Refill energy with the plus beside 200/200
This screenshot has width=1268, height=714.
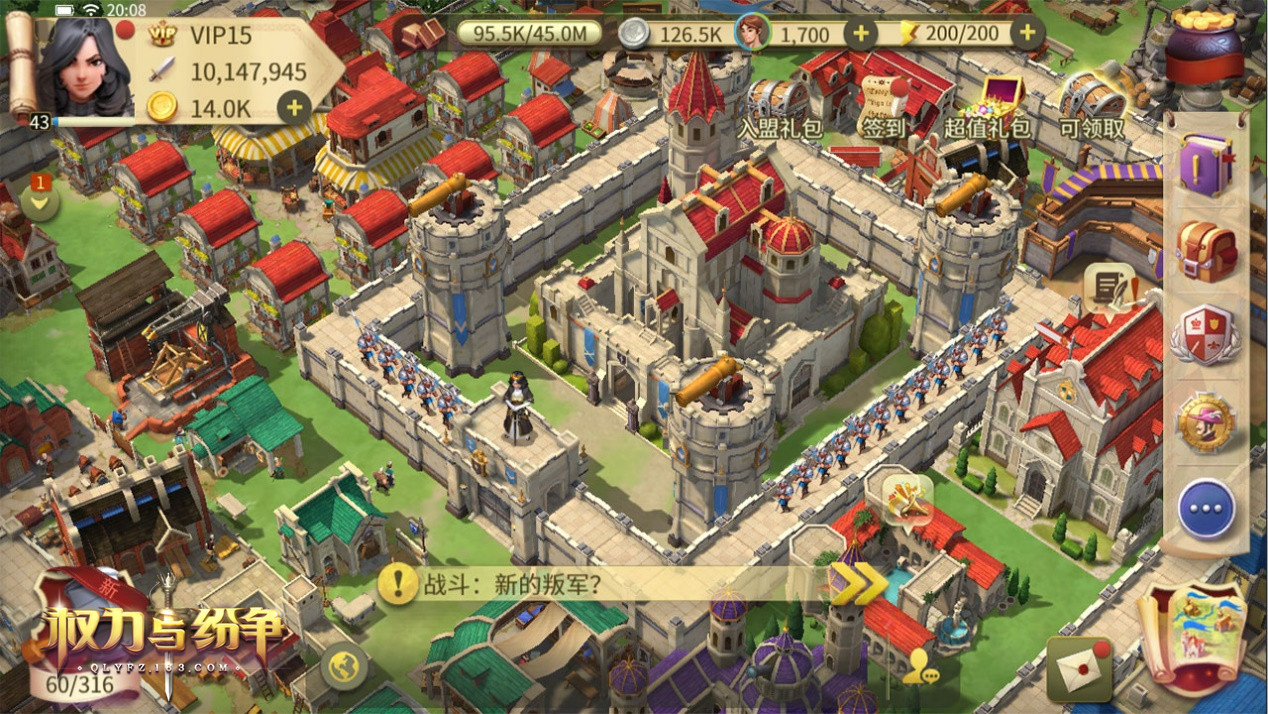coord(1026,34)
